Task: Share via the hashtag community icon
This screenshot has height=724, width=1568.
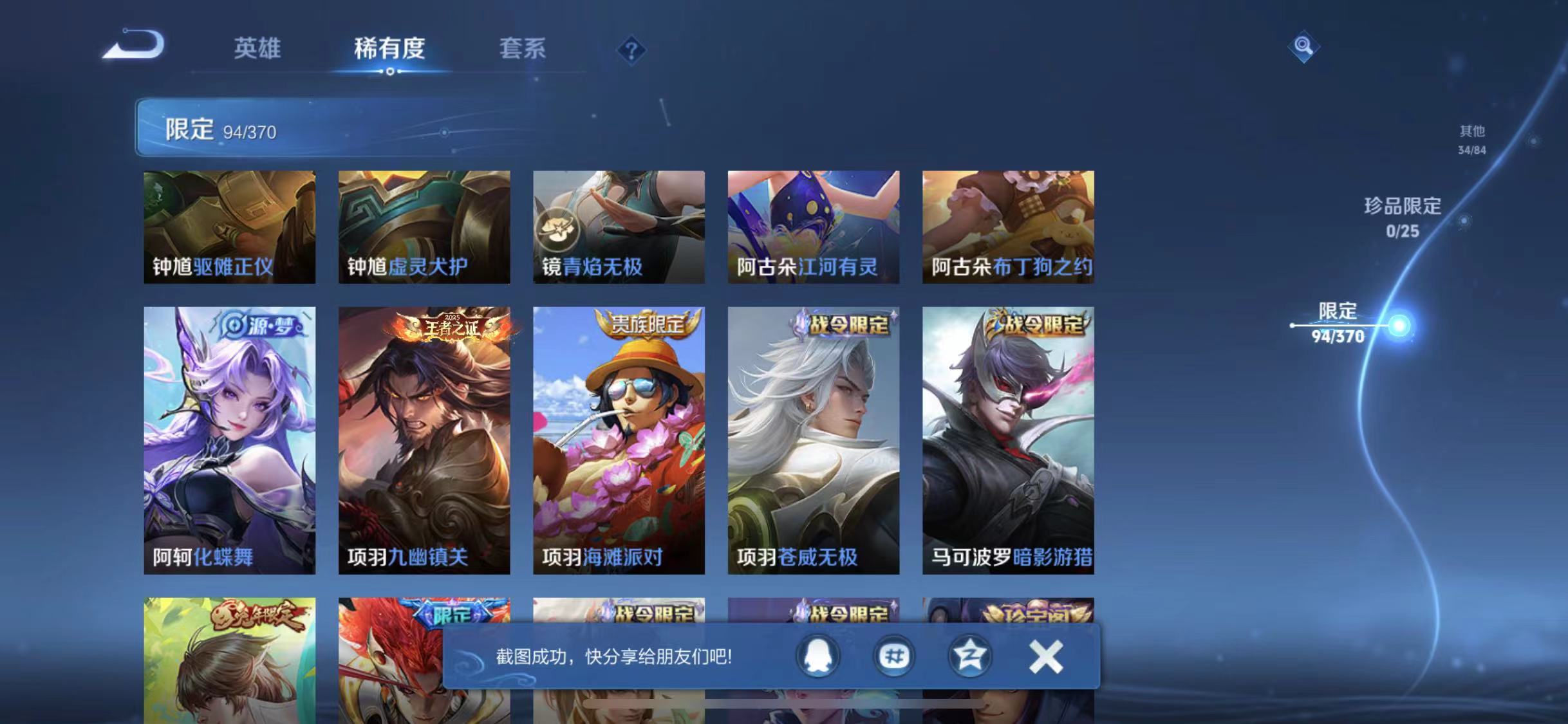Action: click(893, 655)
